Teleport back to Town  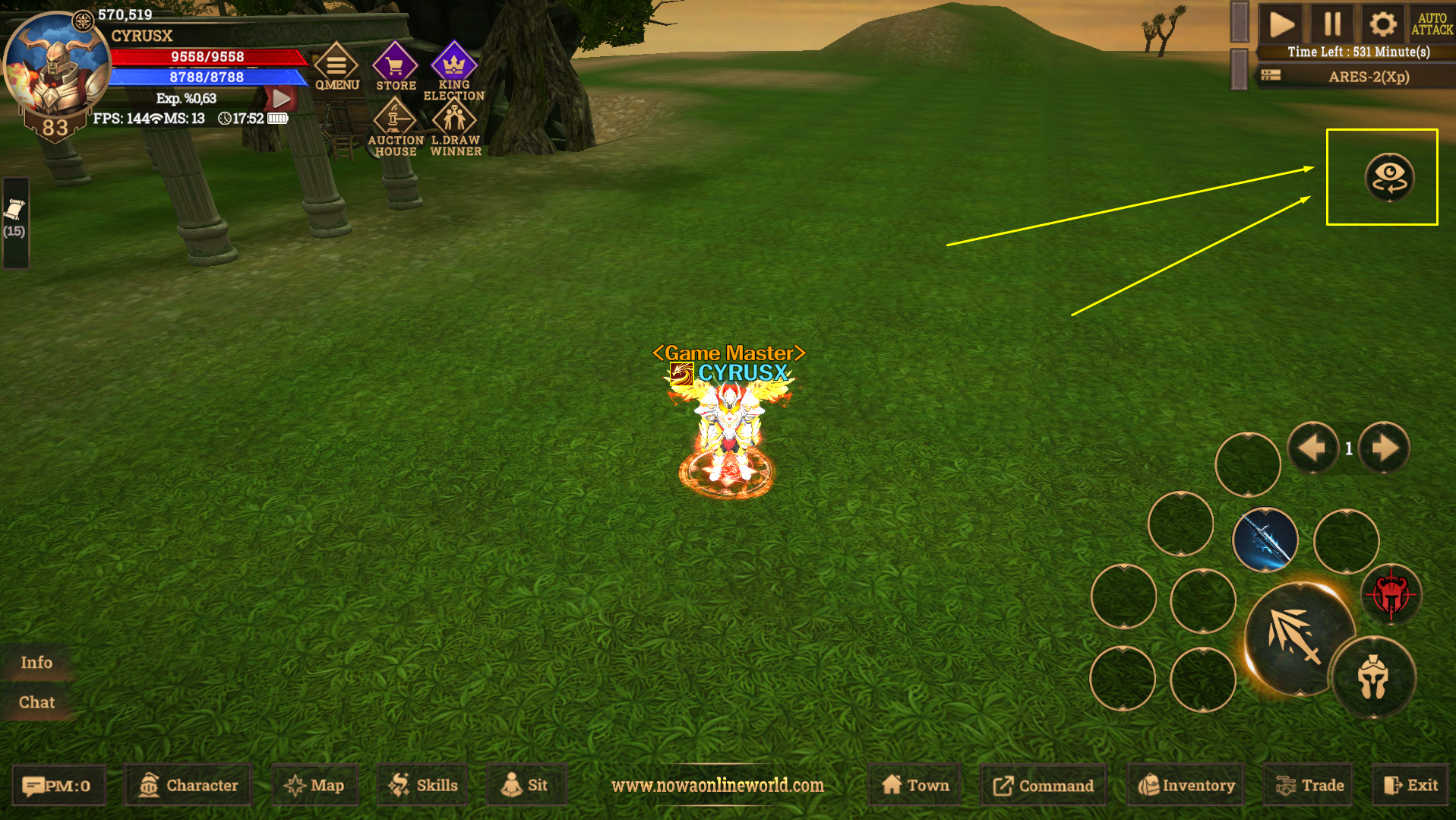[x=914, y=784]
